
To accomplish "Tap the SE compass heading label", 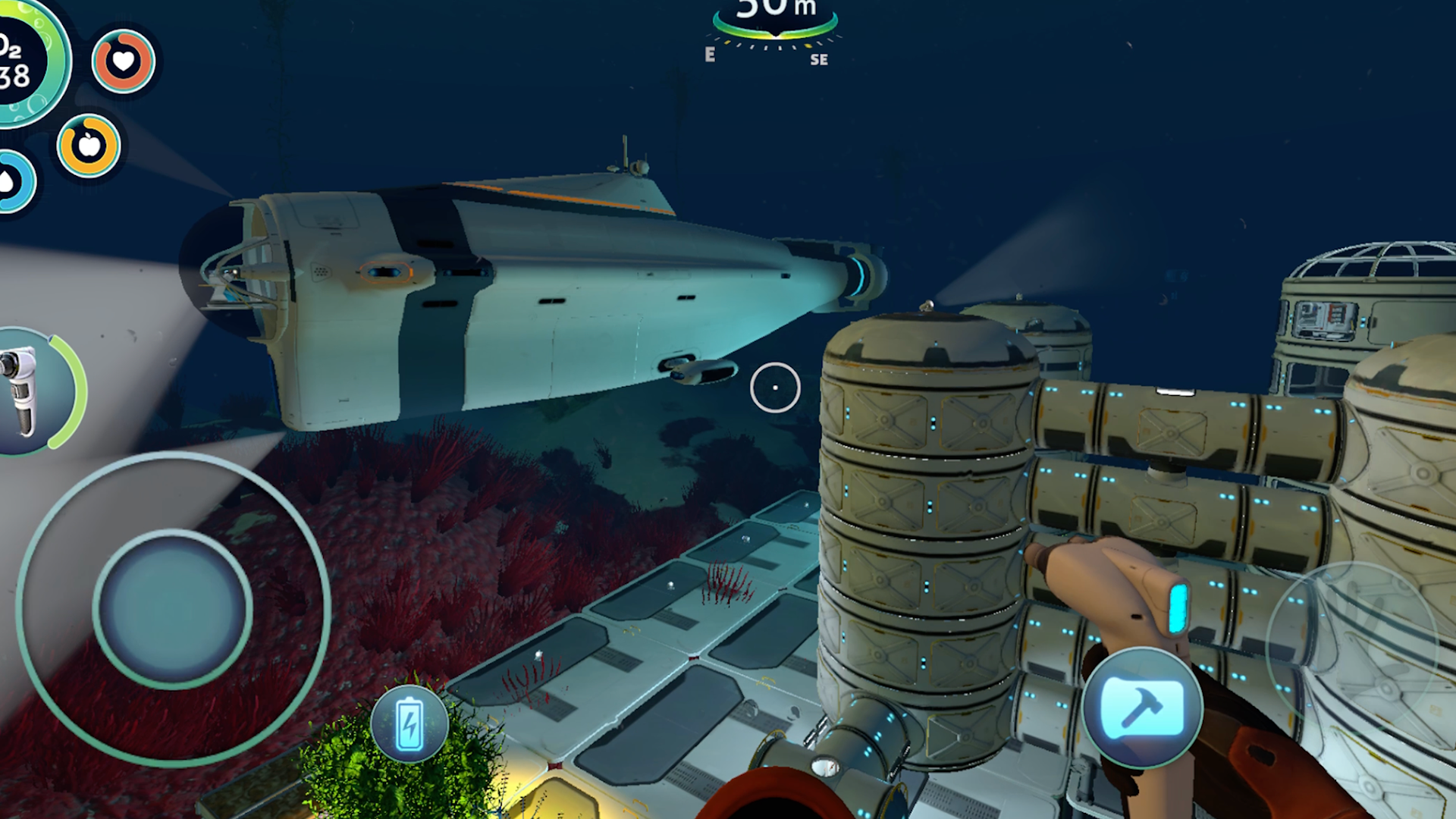I will (x=819, y=60).
